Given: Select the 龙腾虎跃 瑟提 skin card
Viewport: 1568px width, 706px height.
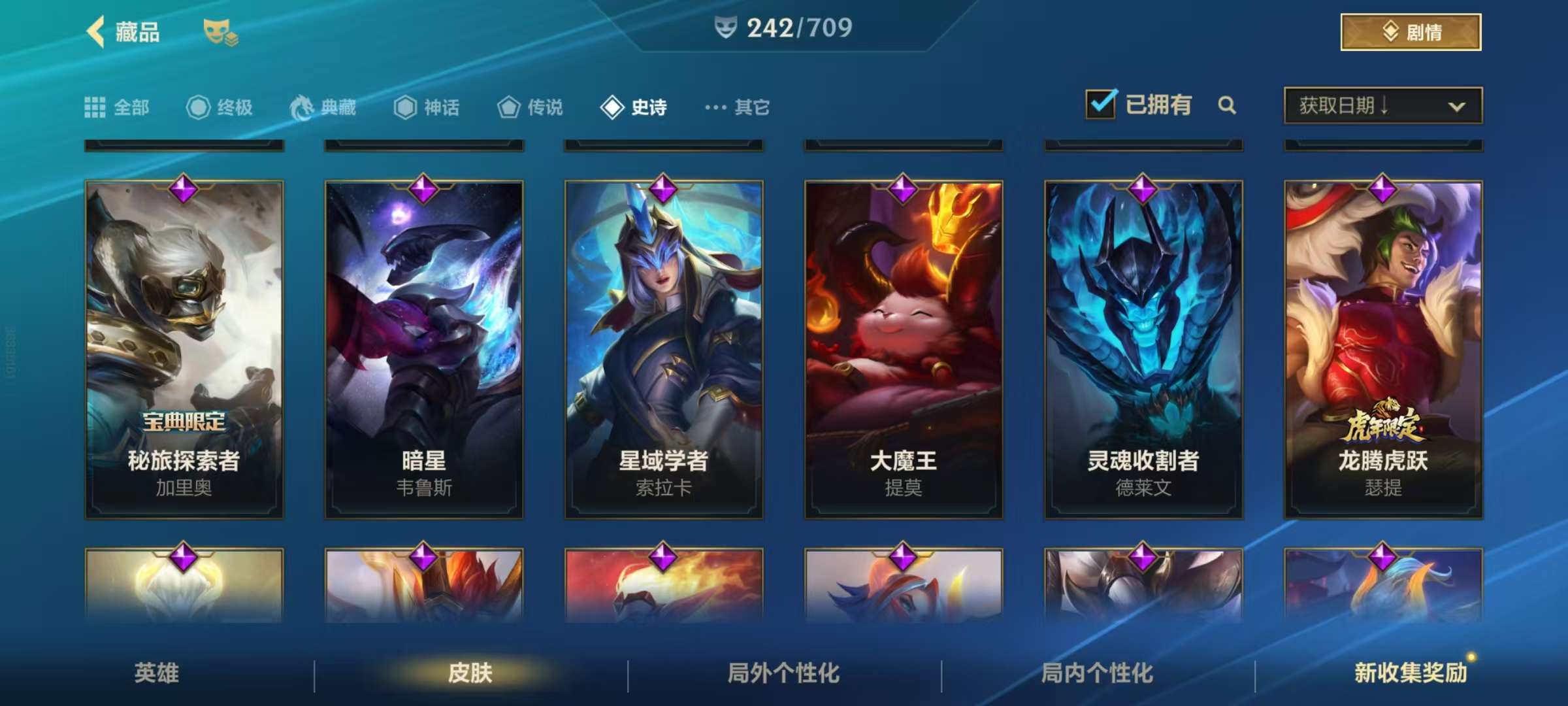Looking at the screenshot, I should [1383, 350].
